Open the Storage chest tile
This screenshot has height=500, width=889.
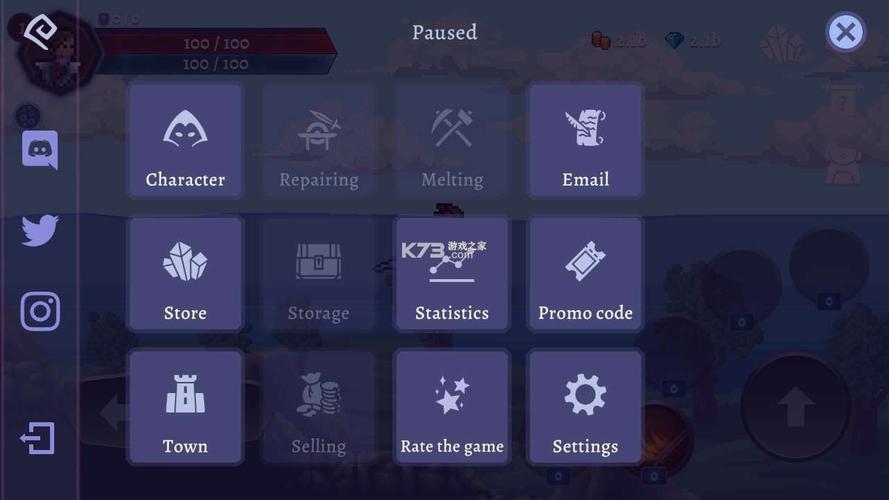pos(318,274)
